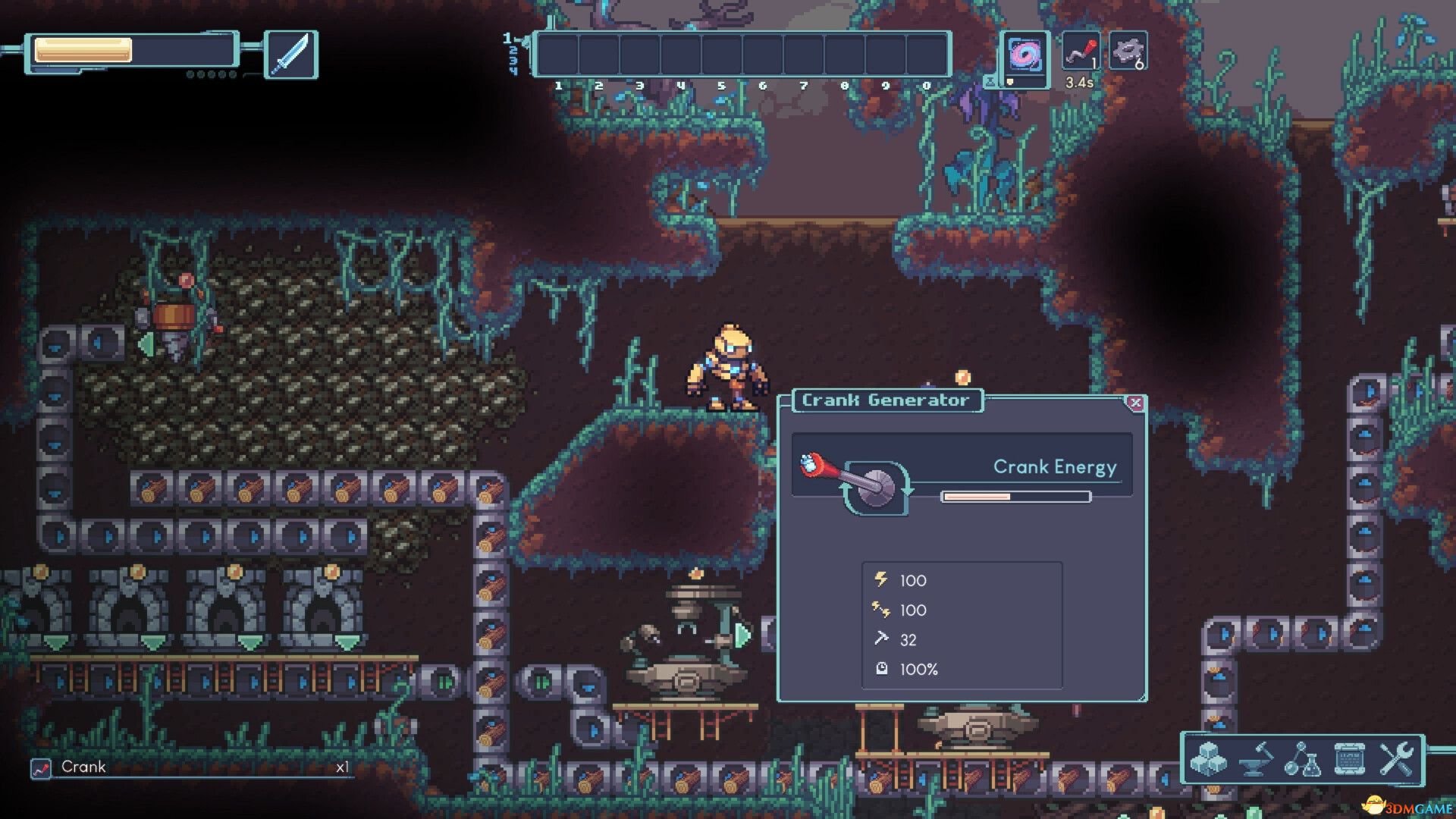Select hotbar slot 0 at the far right
Screen dimensions: 1456x819
pyautogui.click(x=927, y=53)
